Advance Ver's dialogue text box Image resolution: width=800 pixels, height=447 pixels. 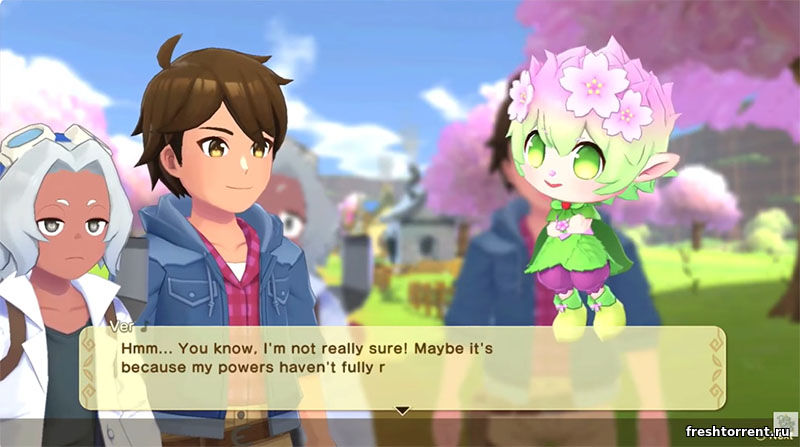click(400, 365)
